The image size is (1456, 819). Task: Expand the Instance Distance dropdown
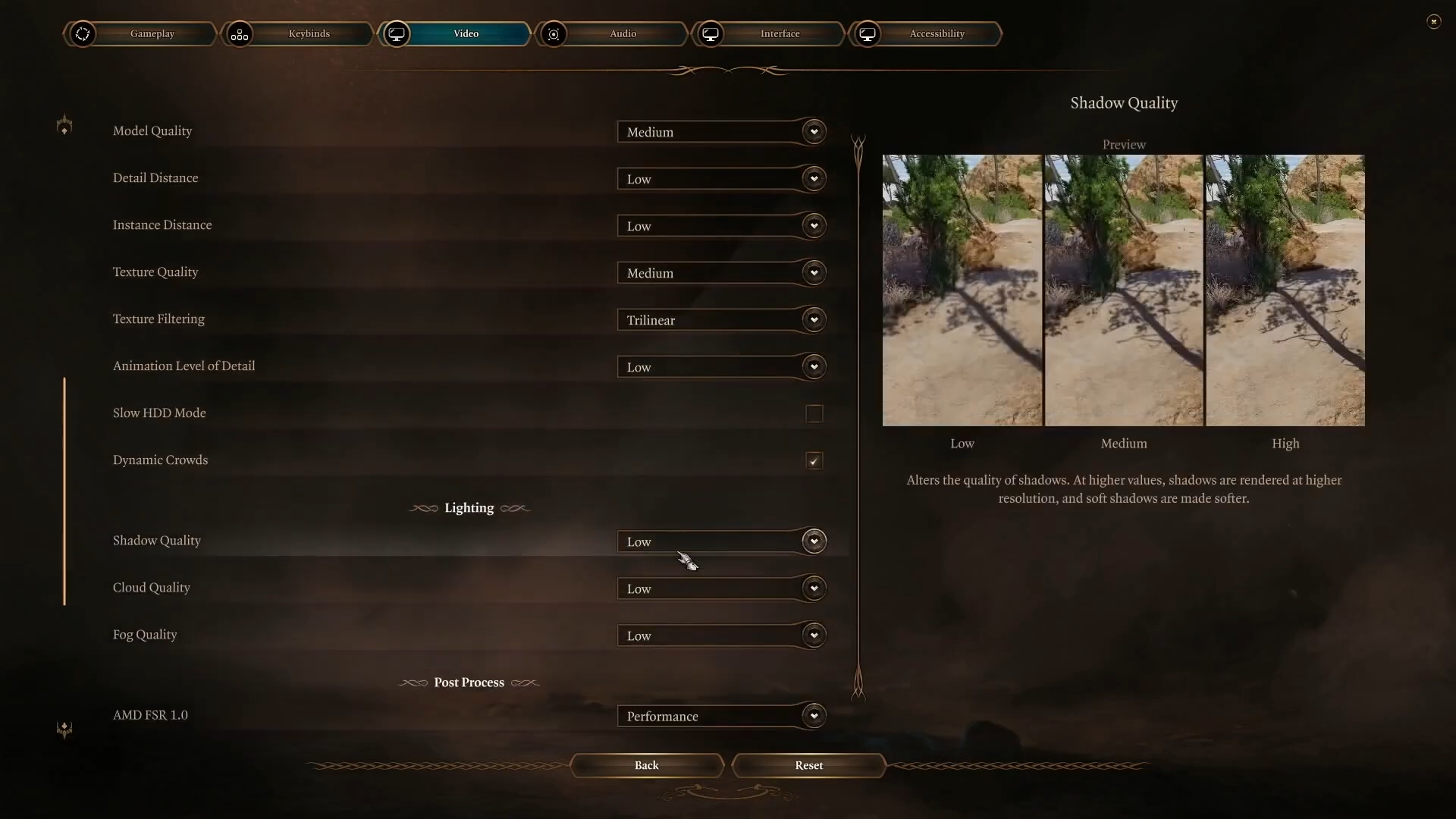point(720,226)
